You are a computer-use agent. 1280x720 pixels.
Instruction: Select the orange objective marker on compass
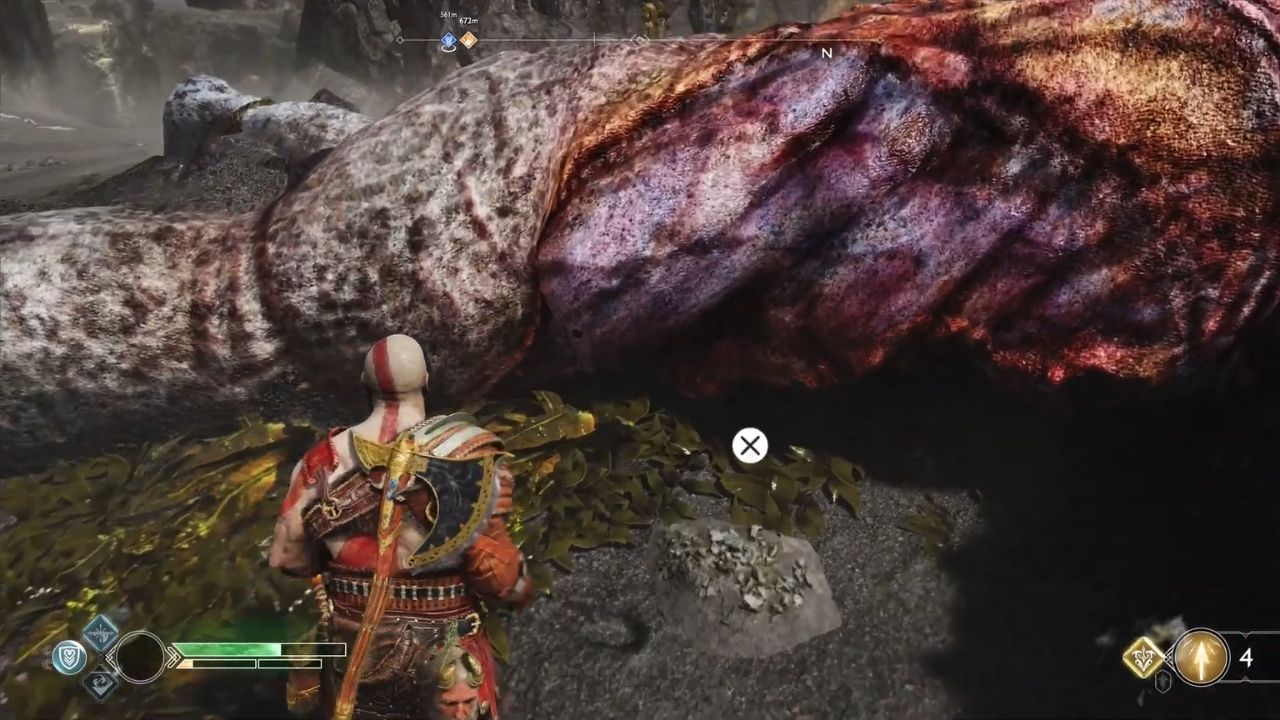(468, 40)
